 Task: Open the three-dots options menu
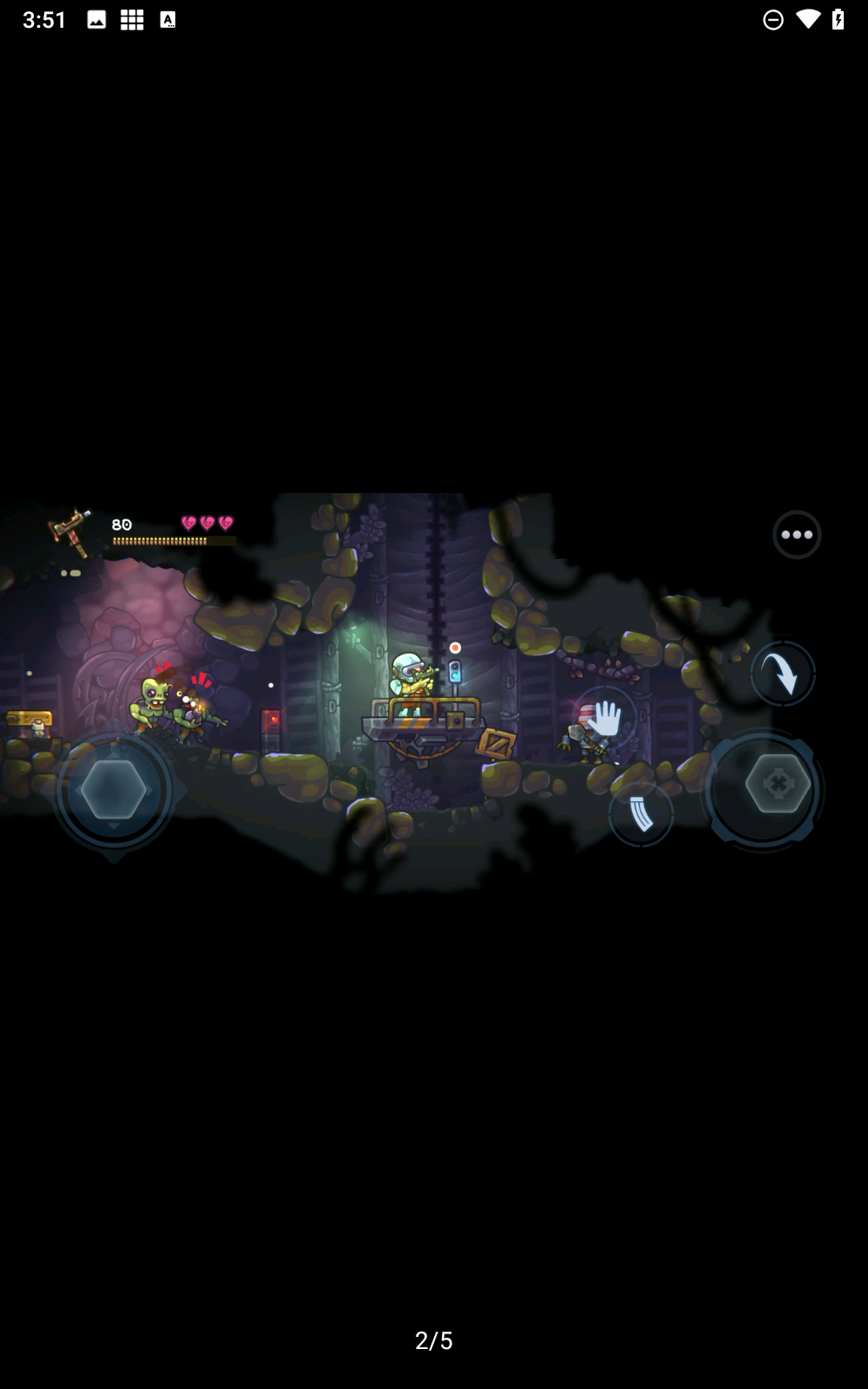(796, 535)
